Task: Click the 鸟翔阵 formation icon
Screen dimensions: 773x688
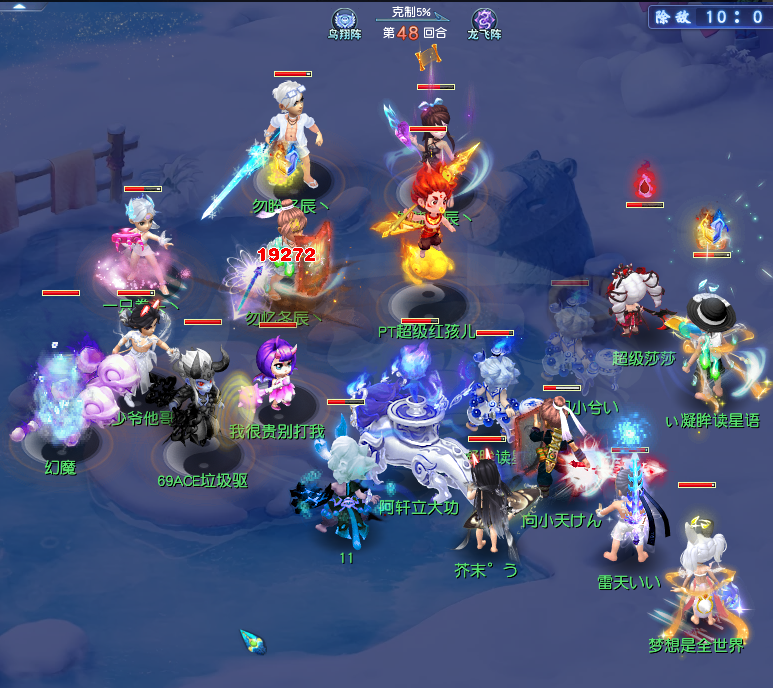Action: click(343, 18)
